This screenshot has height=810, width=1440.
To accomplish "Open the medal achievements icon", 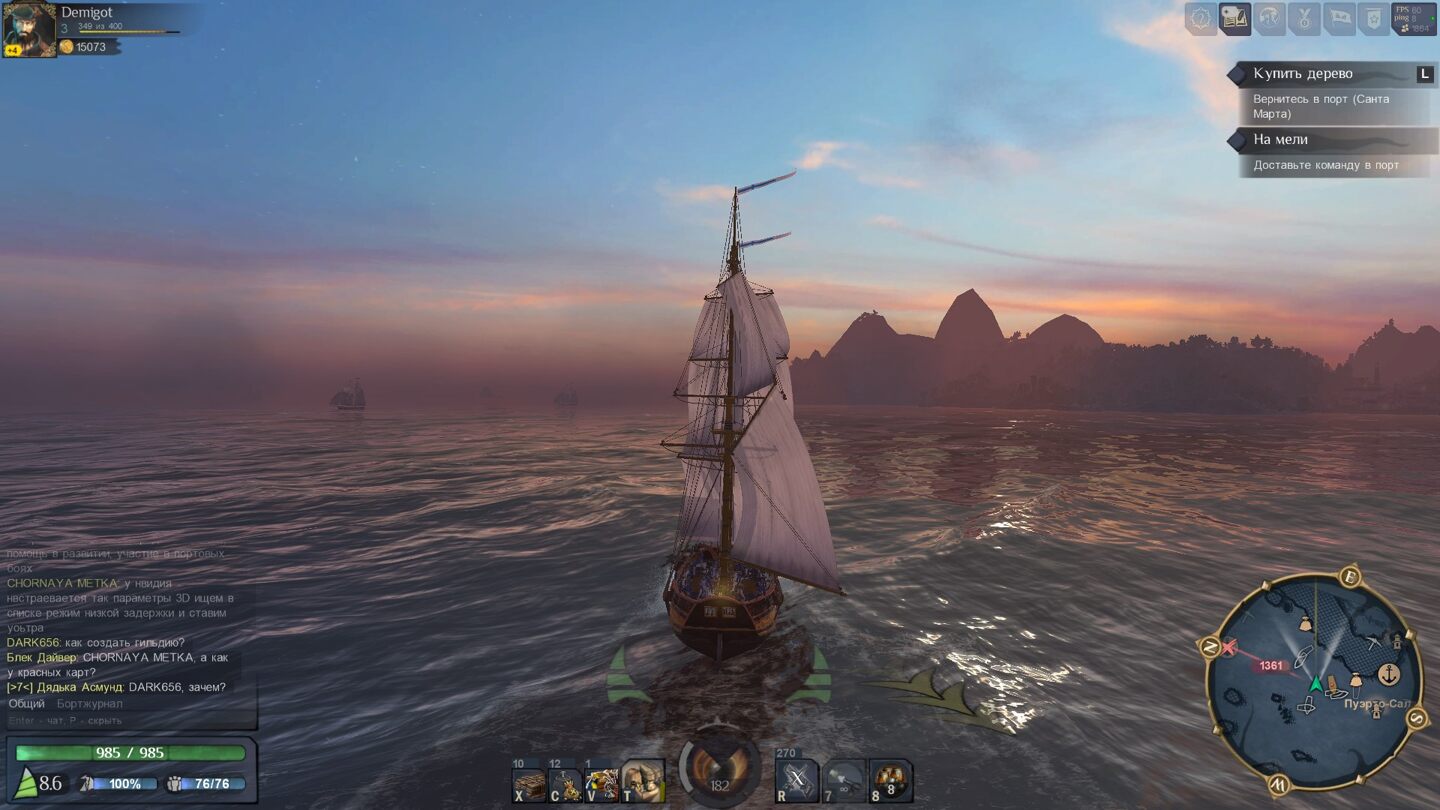I will [x=1304, y=19].
